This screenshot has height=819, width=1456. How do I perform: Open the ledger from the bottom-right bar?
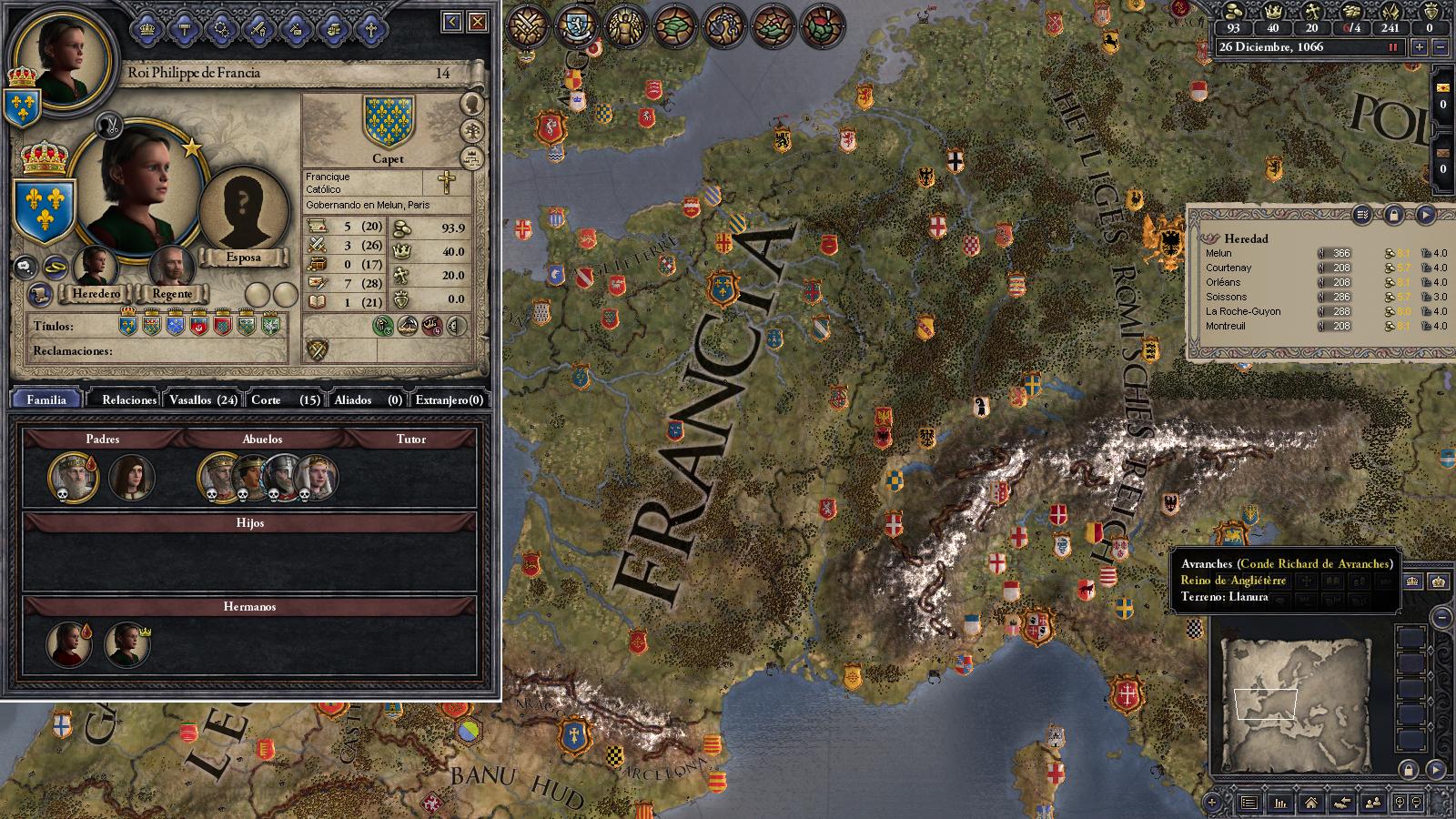click(1280, 803)
